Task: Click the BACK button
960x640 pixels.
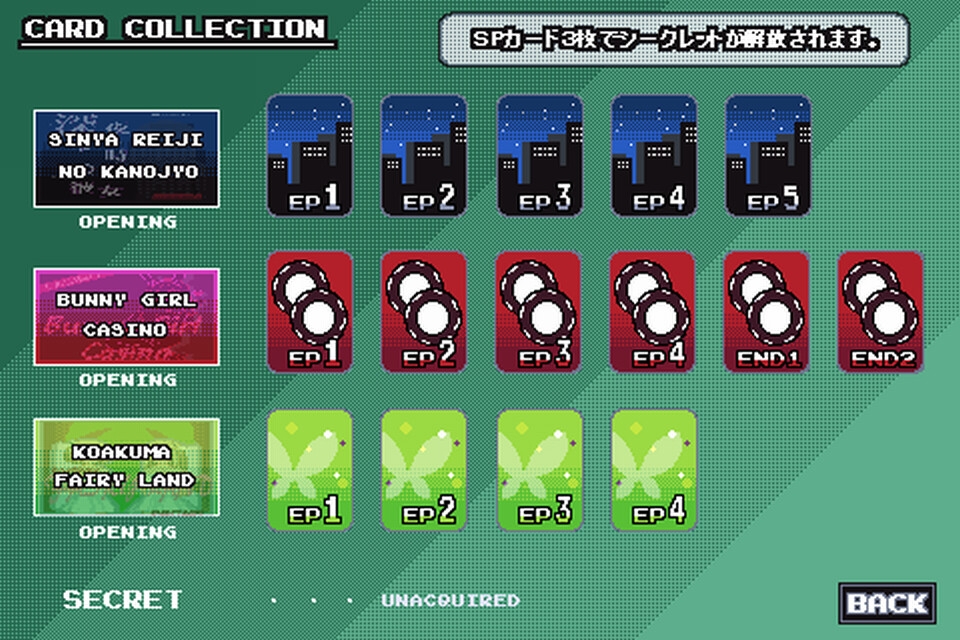Action: tap(887, 603)
